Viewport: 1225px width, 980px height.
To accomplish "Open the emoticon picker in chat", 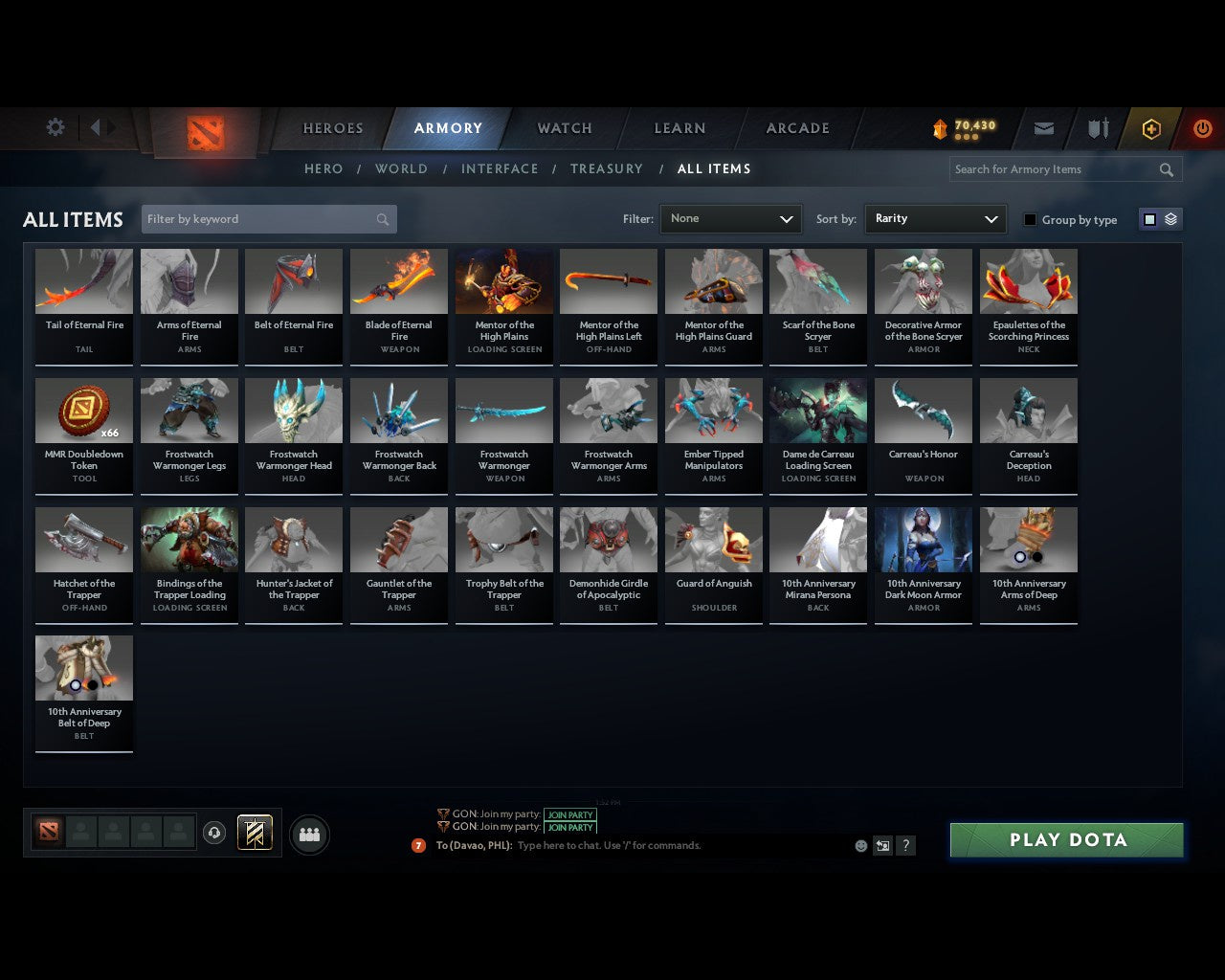I will click(x=860, y=846).
